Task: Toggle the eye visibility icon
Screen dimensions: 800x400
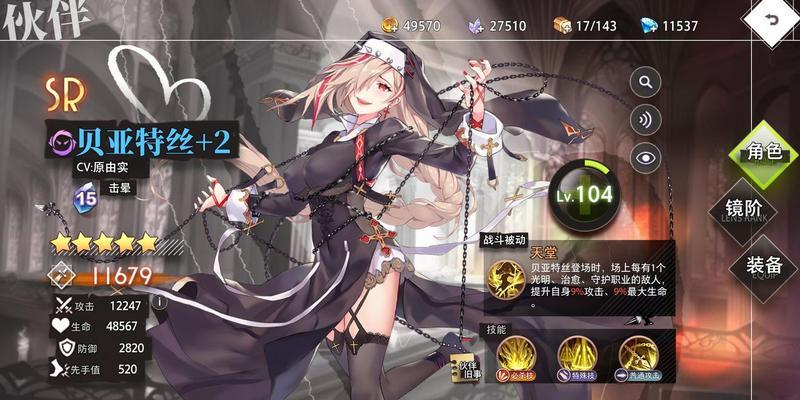Action: (646, 156)
